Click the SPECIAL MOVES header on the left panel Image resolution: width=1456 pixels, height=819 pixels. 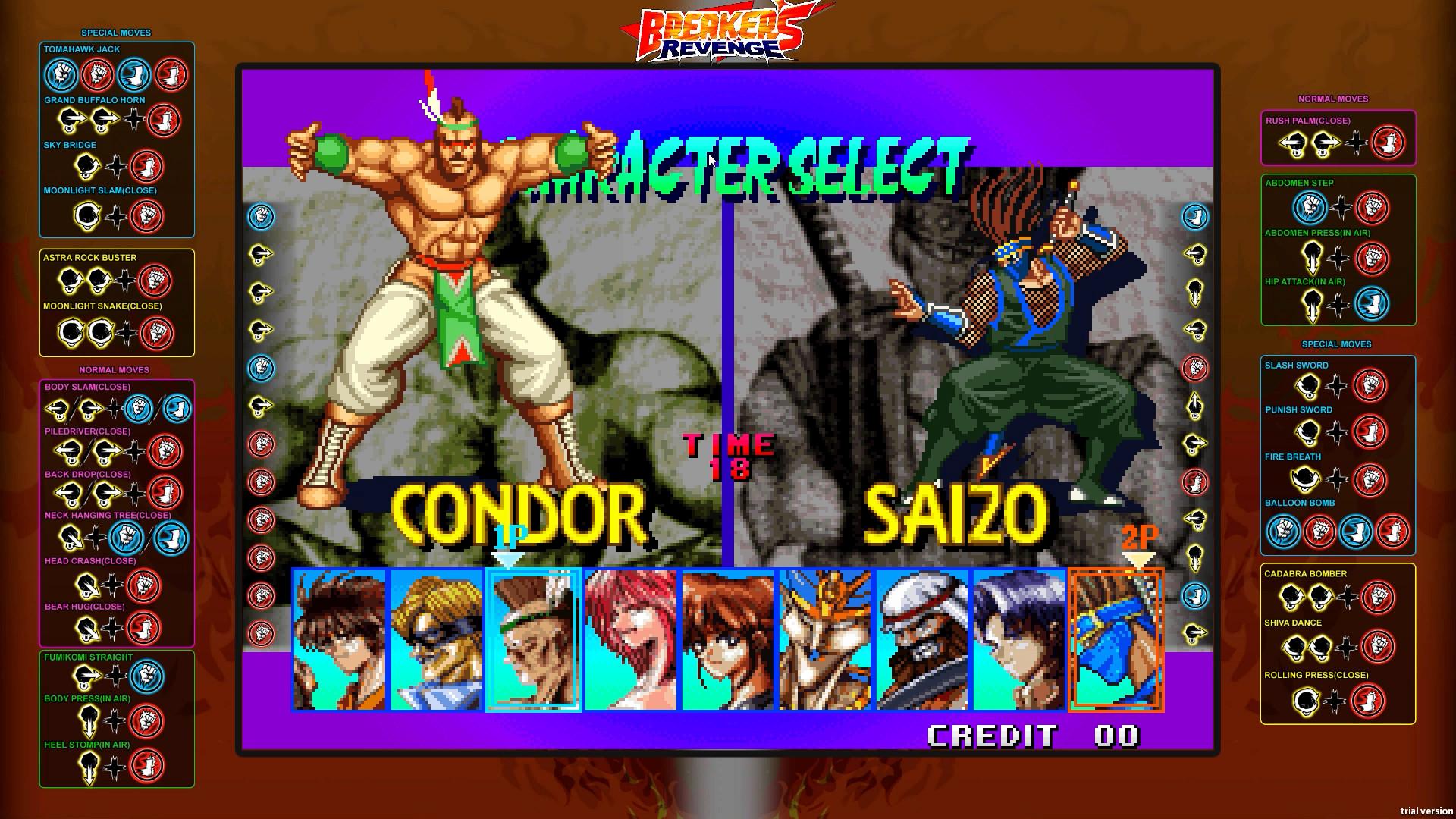click(115, 33)
